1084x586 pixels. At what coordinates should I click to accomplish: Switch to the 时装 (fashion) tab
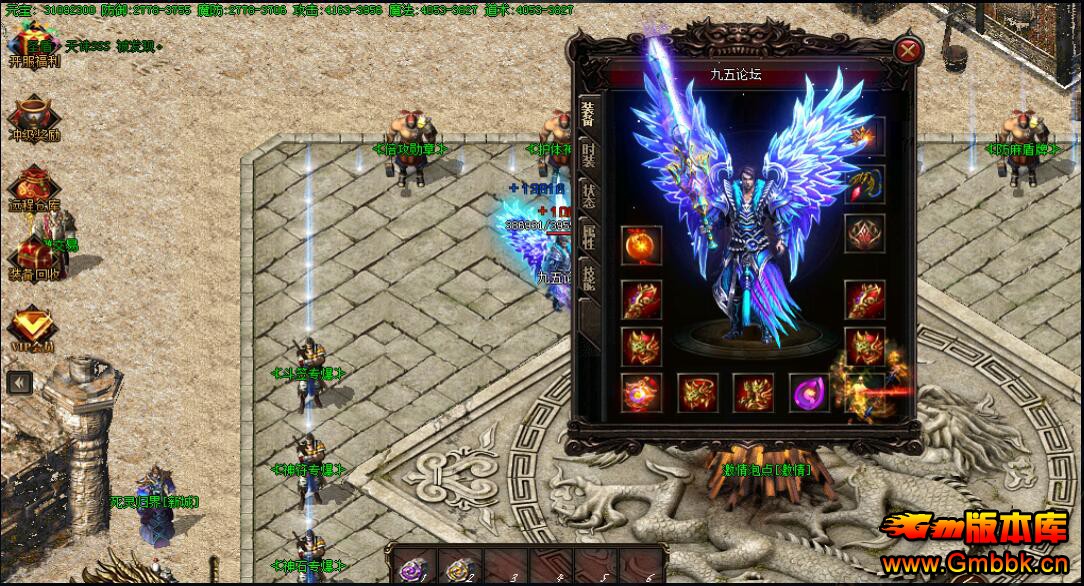588,155
